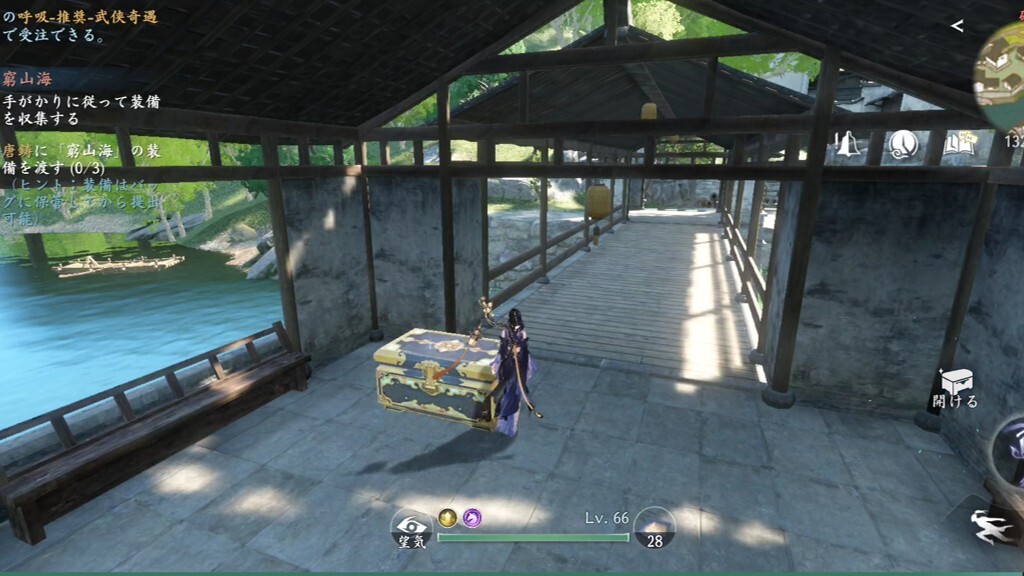This screenshot has height=576, width=1024.
Task: Use the consumable item slot showing 28
Action: click(x=655, y=527)
